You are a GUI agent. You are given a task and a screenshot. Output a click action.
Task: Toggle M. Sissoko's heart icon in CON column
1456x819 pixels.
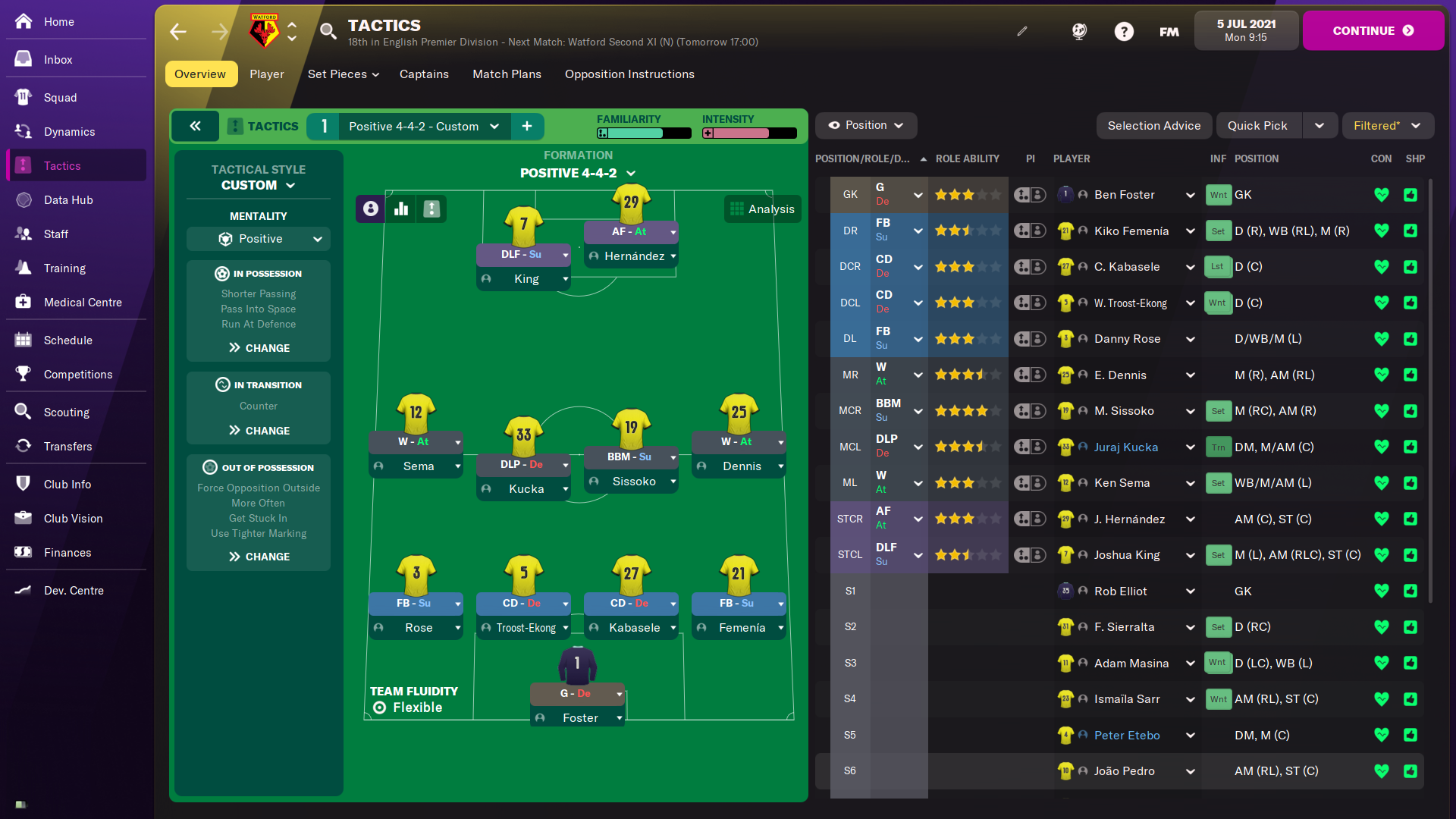[1382, 410]
